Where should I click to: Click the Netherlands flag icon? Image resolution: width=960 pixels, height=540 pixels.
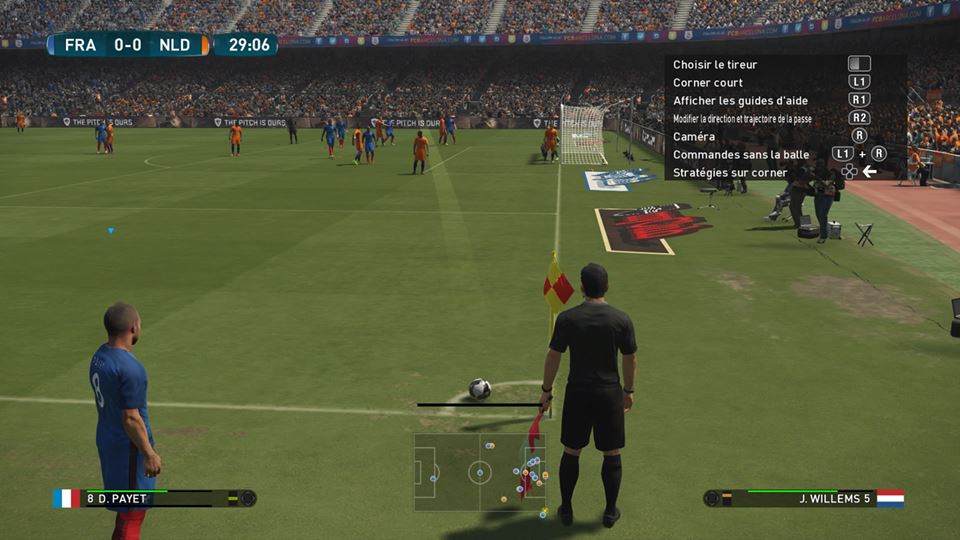[890, 498]
